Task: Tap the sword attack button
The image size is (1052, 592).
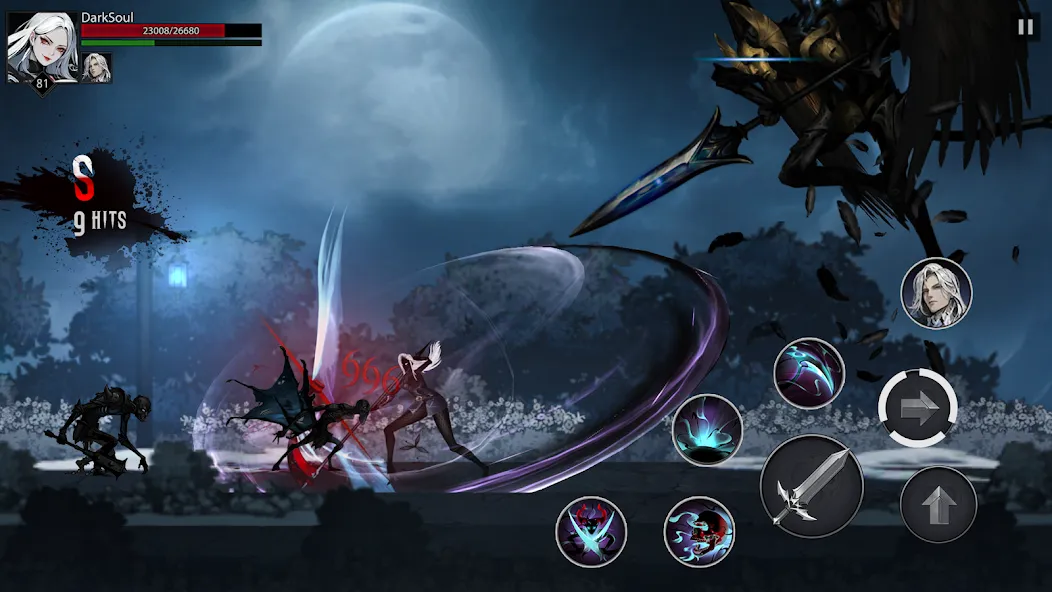Action: click(x=811, y=487)
